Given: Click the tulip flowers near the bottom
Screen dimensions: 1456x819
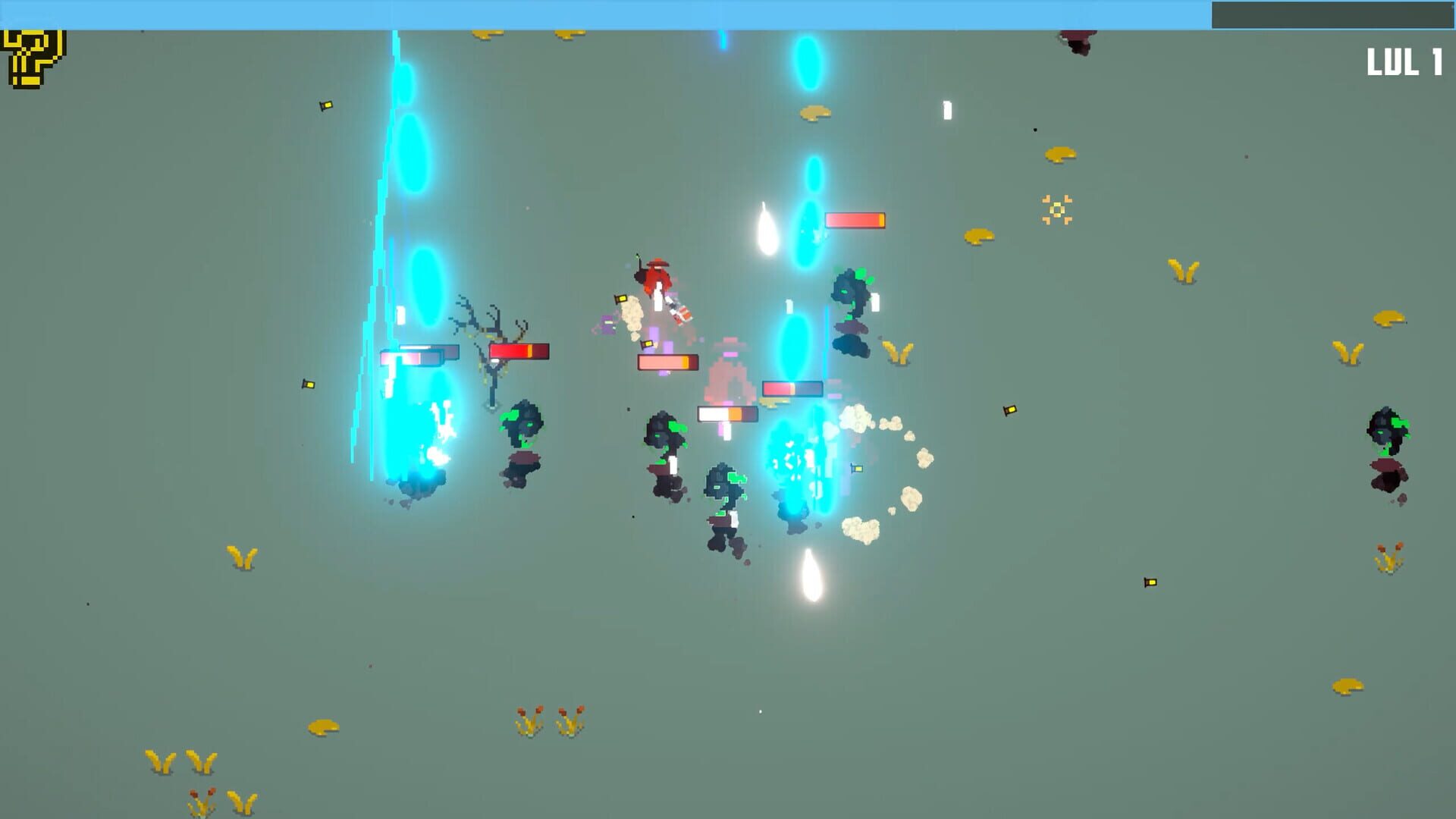Looking at the screenshot, I should pyautogui.click(x=546, y=720).
